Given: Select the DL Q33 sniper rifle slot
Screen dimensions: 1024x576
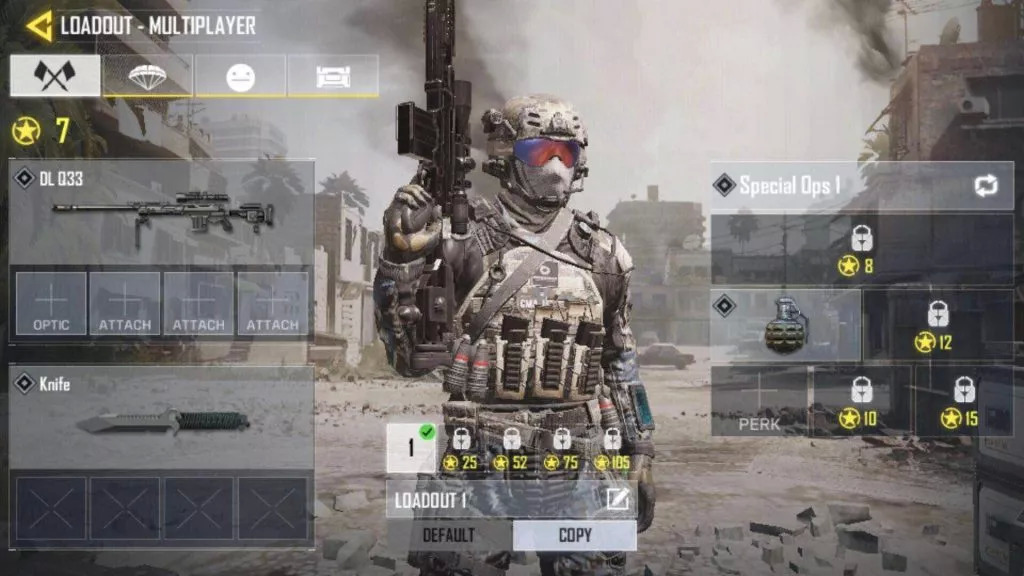Looking at the screenshot, I should pos(162,212).
